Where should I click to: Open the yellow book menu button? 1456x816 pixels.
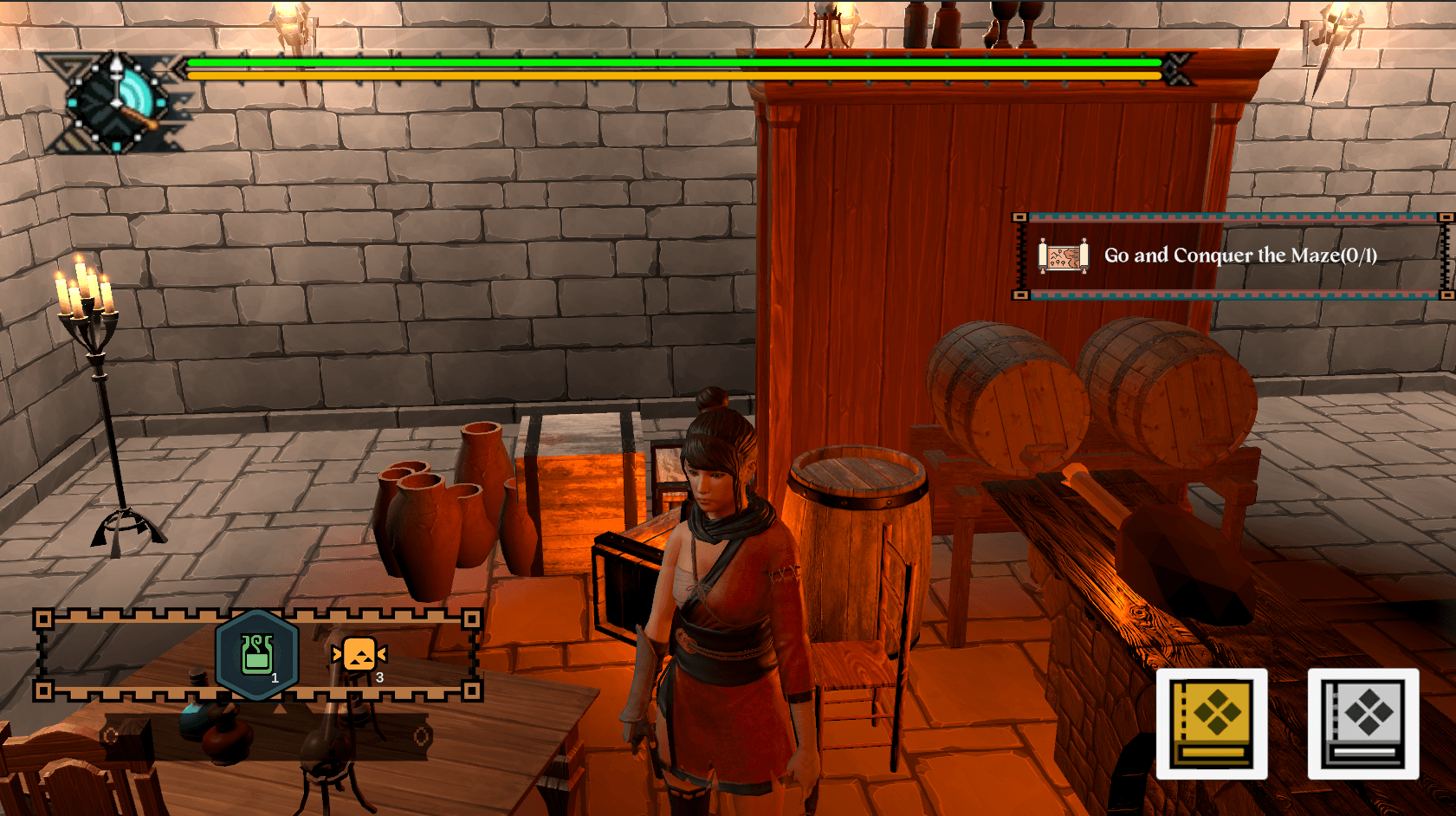(x=1212, y=723)
